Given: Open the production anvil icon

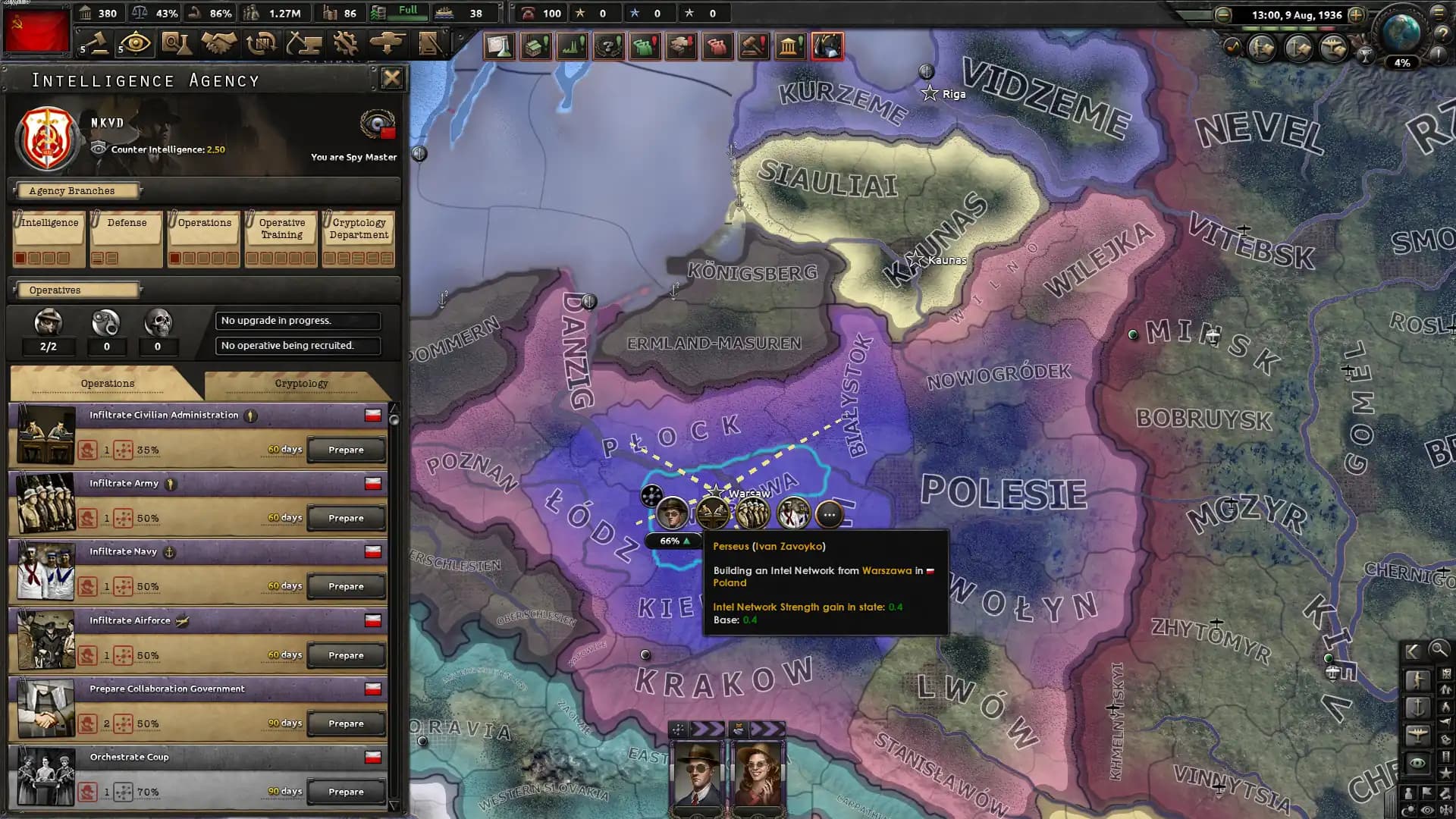Looking at the screenshot, I should pyautogui.click(x=306, y=43).
